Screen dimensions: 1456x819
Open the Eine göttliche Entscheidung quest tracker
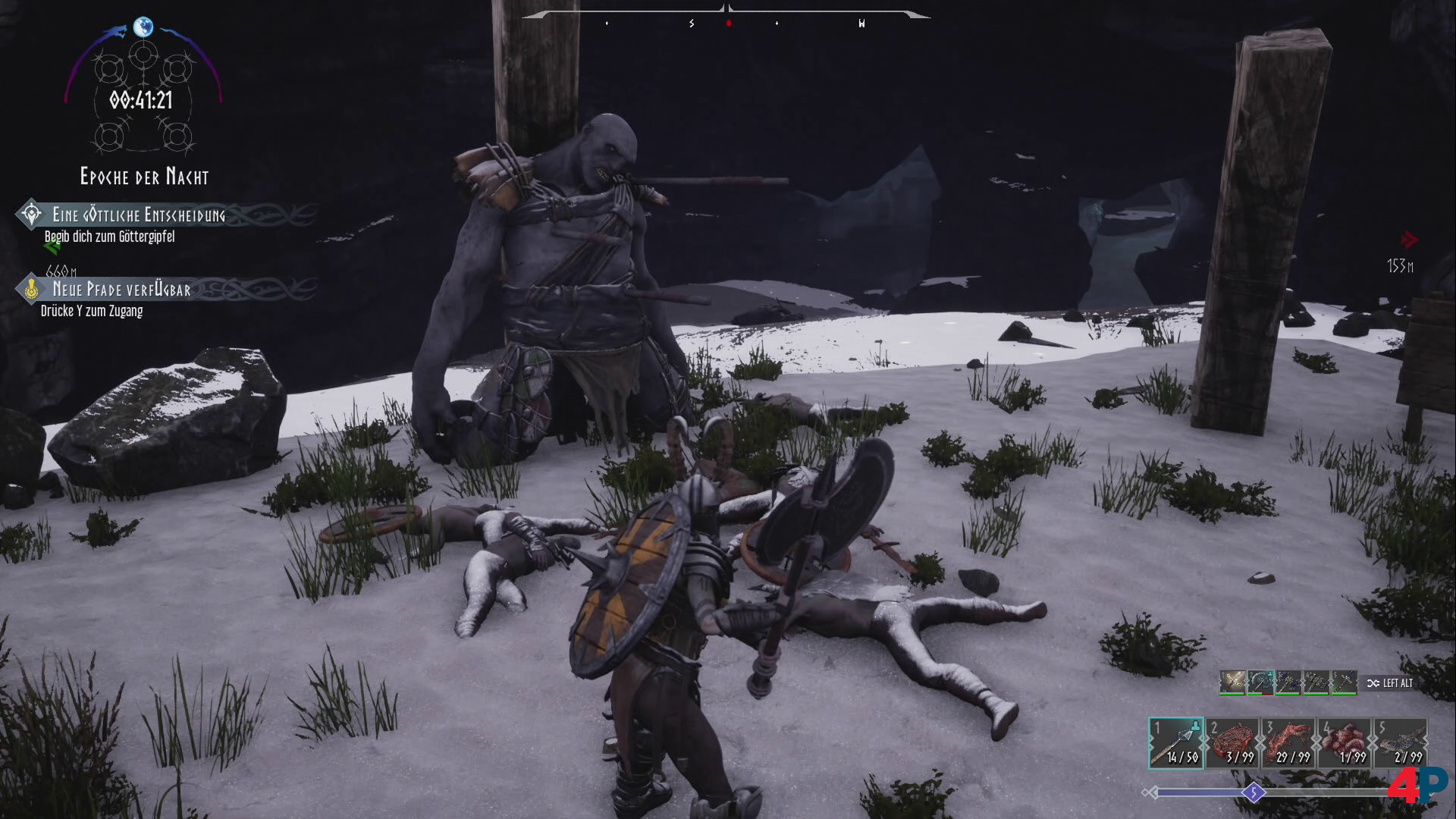pyautogui.click(x=138, y=215)
